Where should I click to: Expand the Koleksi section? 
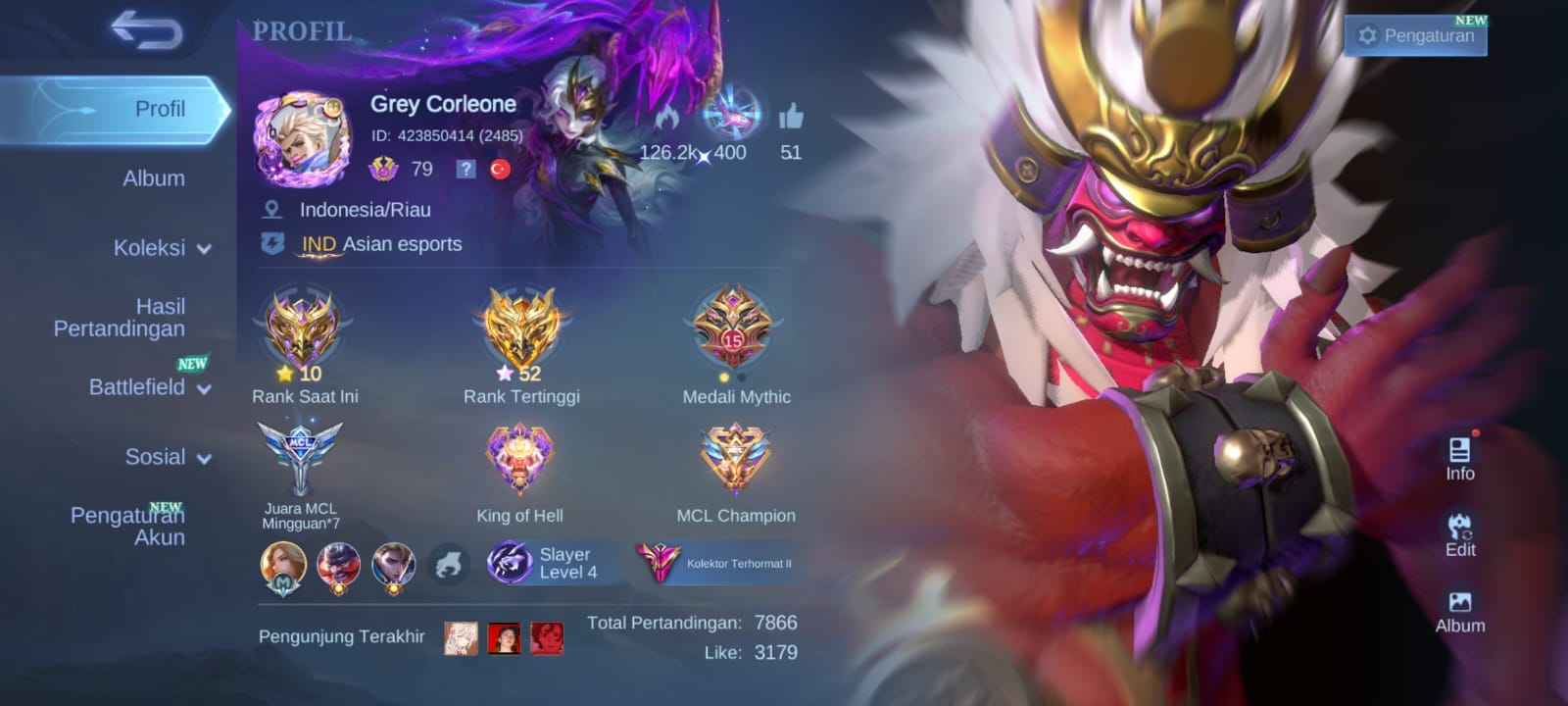(162, 248)
